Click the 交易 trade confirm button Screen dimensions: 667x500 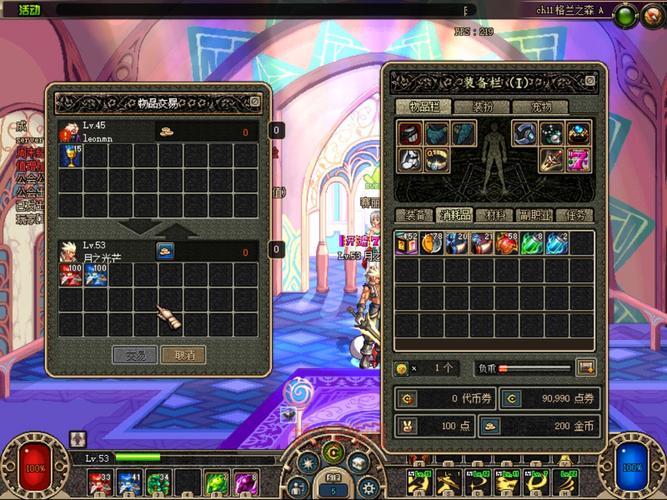click(x=135, y=355)
